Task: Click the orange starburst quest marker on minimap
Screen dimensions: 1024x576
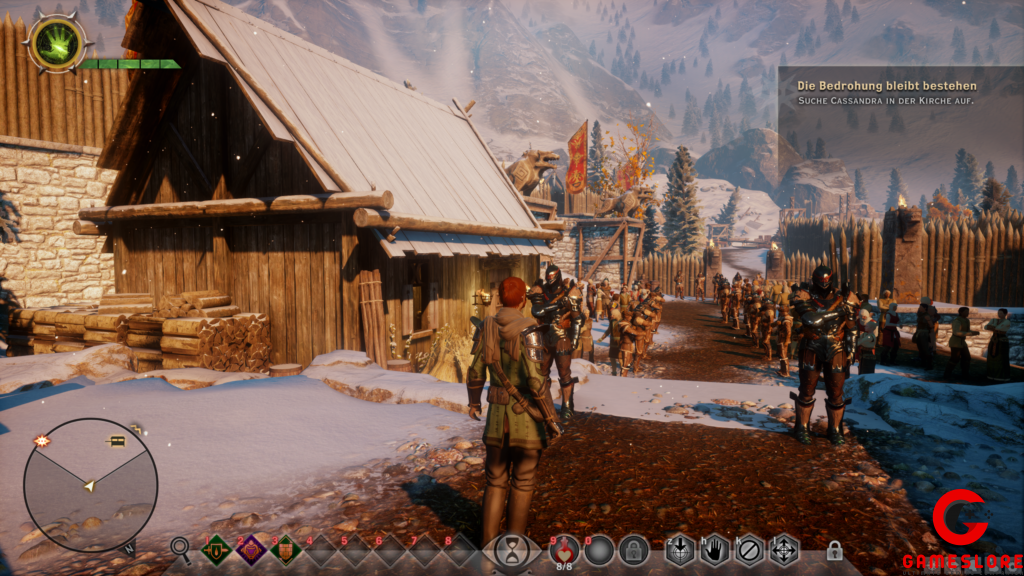Action: click(43, 441)
